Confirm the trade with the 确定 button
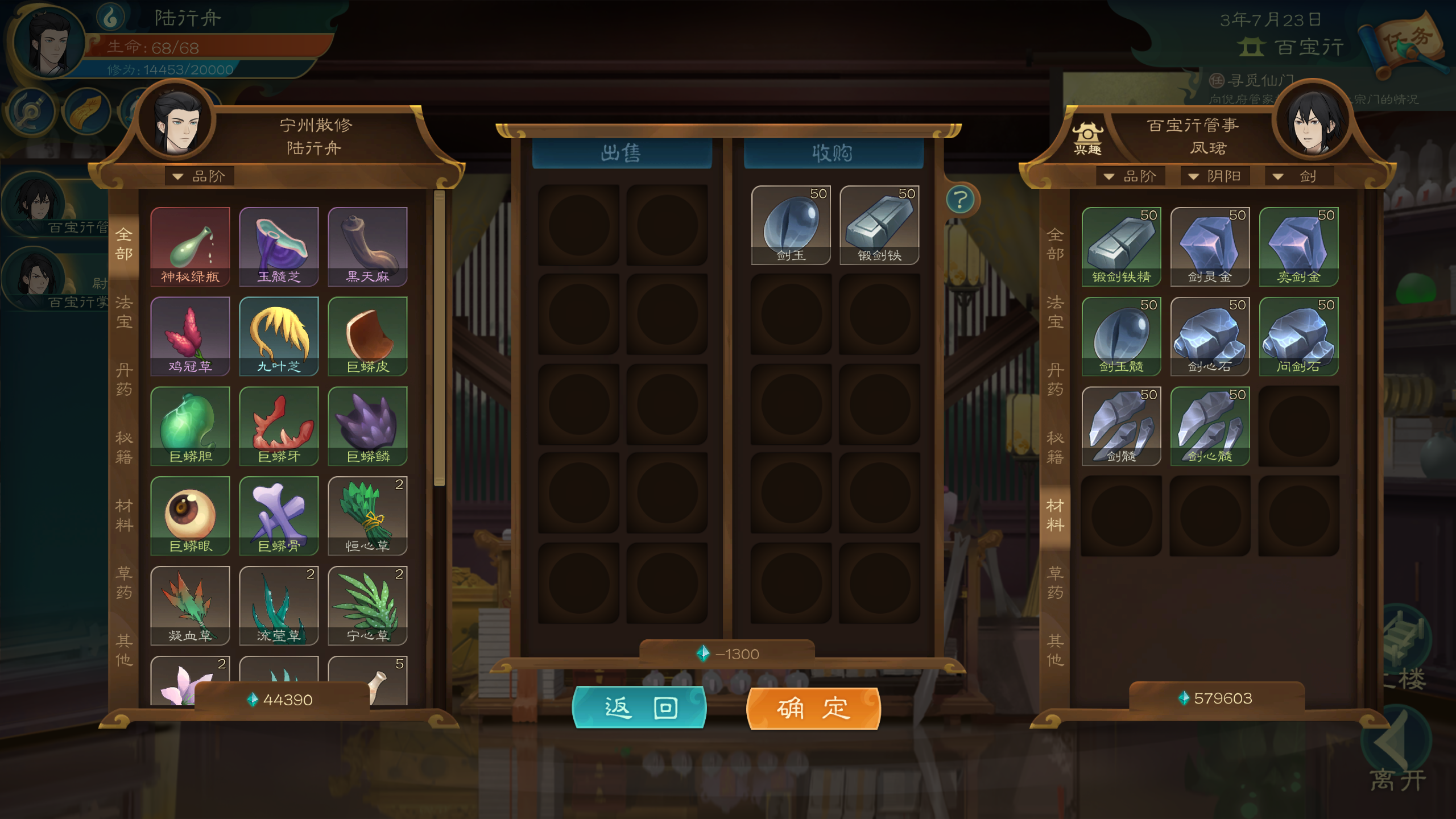 [813, 708]
